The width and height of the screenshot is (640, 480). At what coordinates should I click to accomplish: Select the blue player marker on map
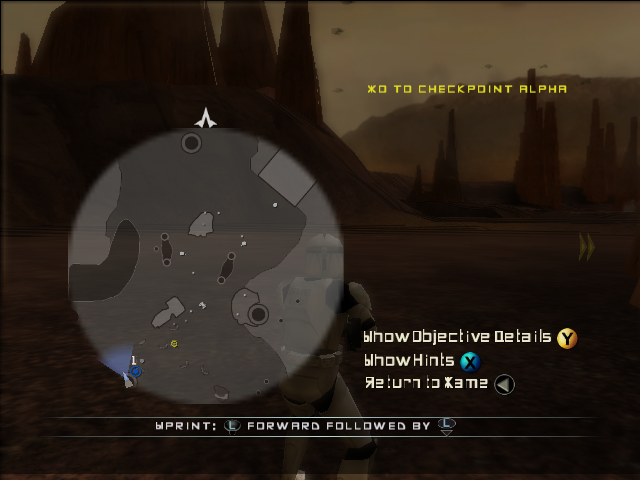pos(135,372)
